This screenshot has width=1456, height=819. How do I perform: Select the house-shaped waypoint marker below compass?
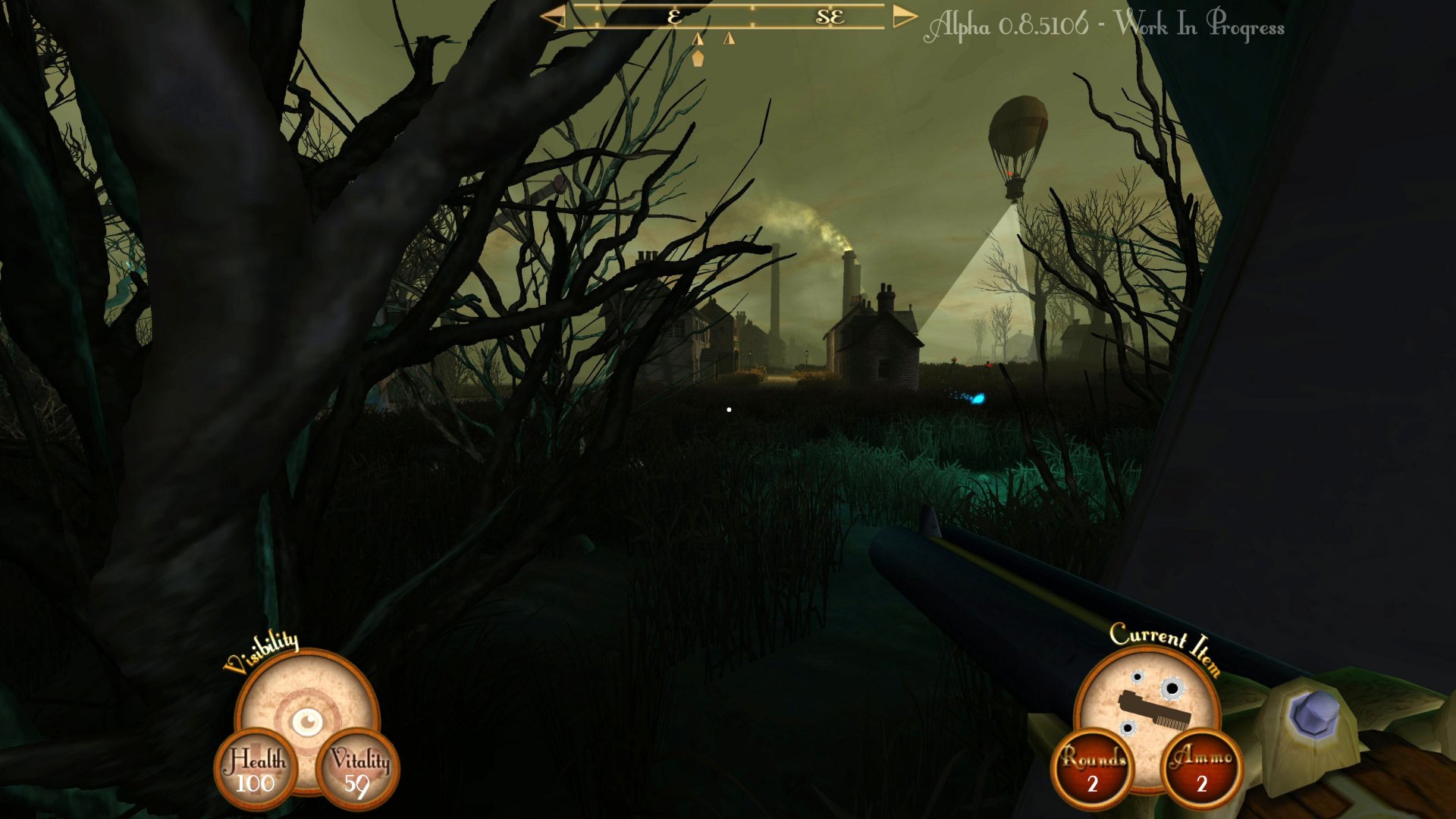[x=698, y=58]
